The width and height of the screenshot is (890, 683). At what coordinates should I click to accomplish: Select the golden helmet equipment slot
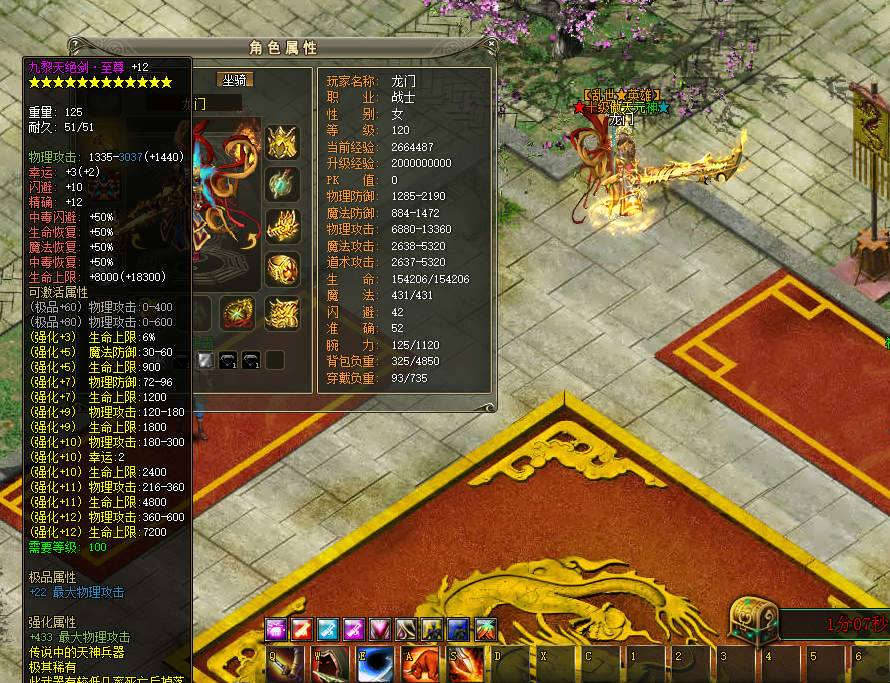282,142
